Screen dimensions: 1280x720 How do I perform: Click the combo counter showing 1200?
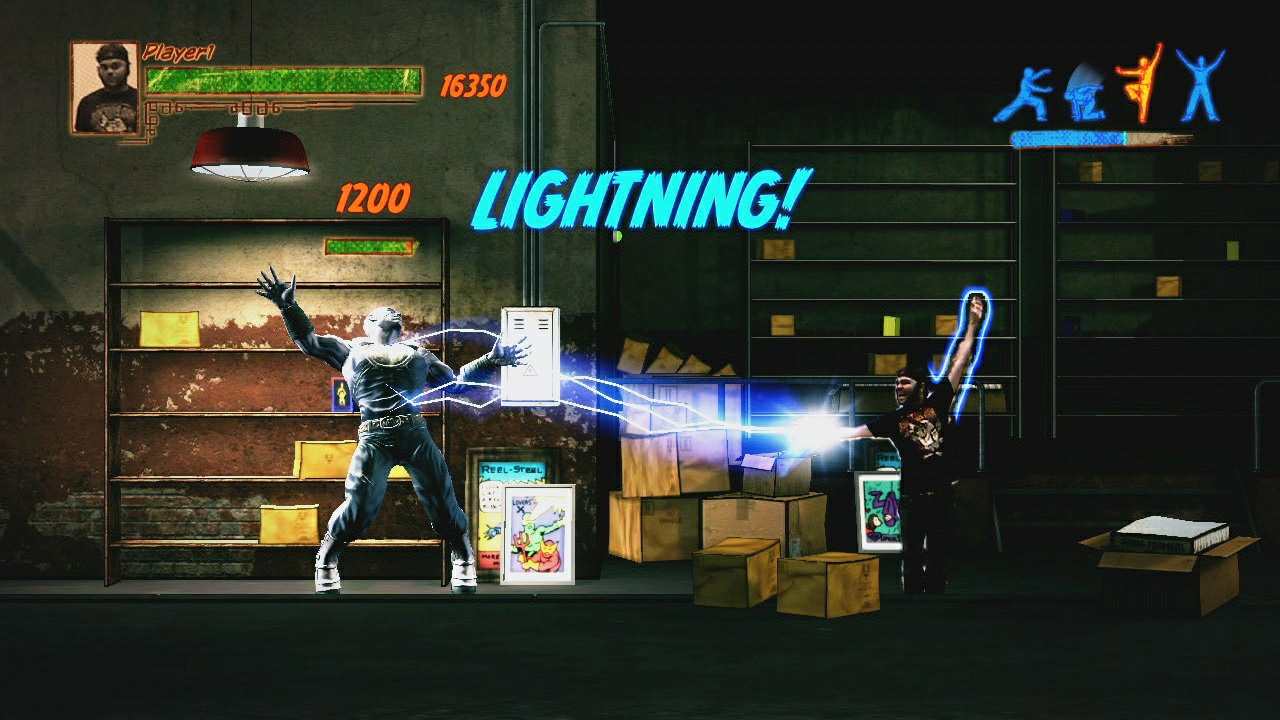pyautogui.click(x=373, y=199)
